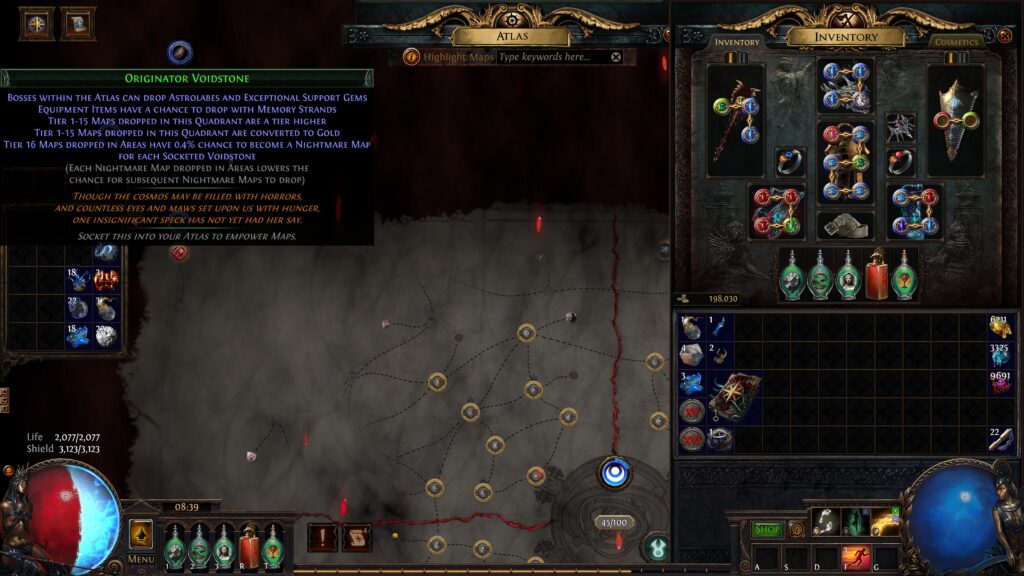
Task: Open the main Menu button
Action: tap(140, 541)
